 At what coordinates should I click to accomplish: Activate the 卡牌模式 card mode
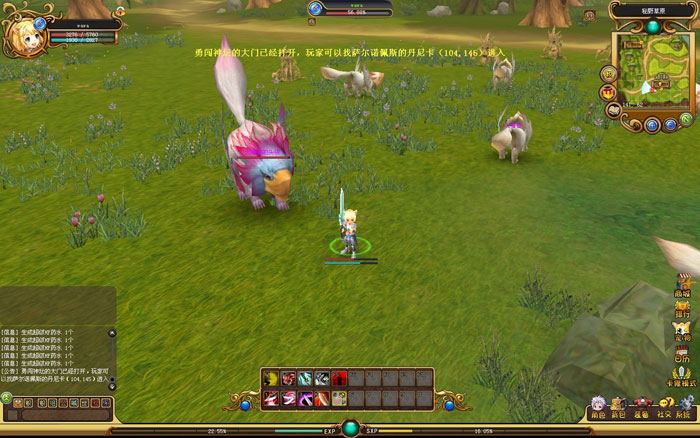pos(683,376)
